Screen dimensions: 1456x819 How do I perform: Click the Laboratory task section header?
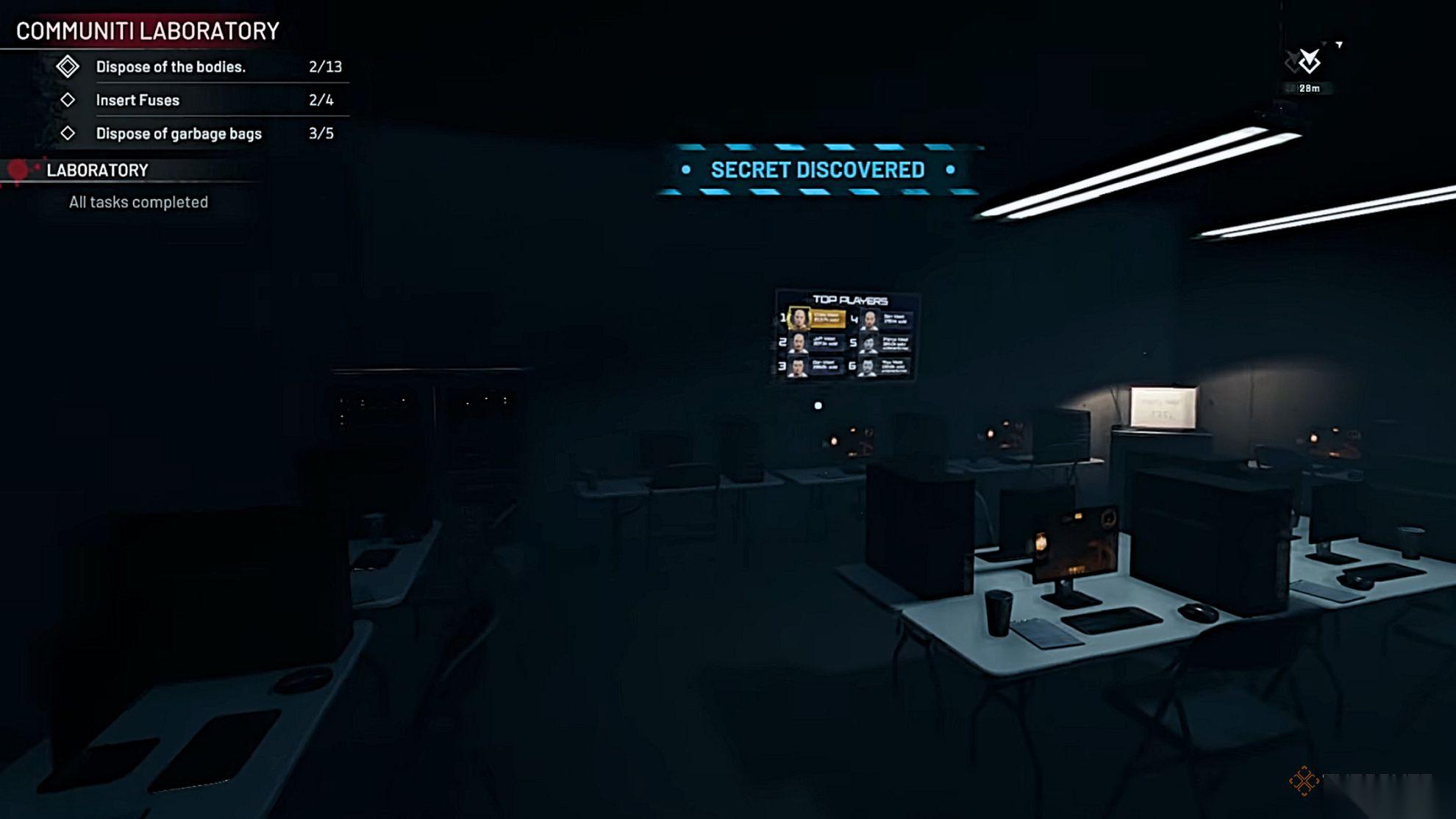tap(97, 171)
